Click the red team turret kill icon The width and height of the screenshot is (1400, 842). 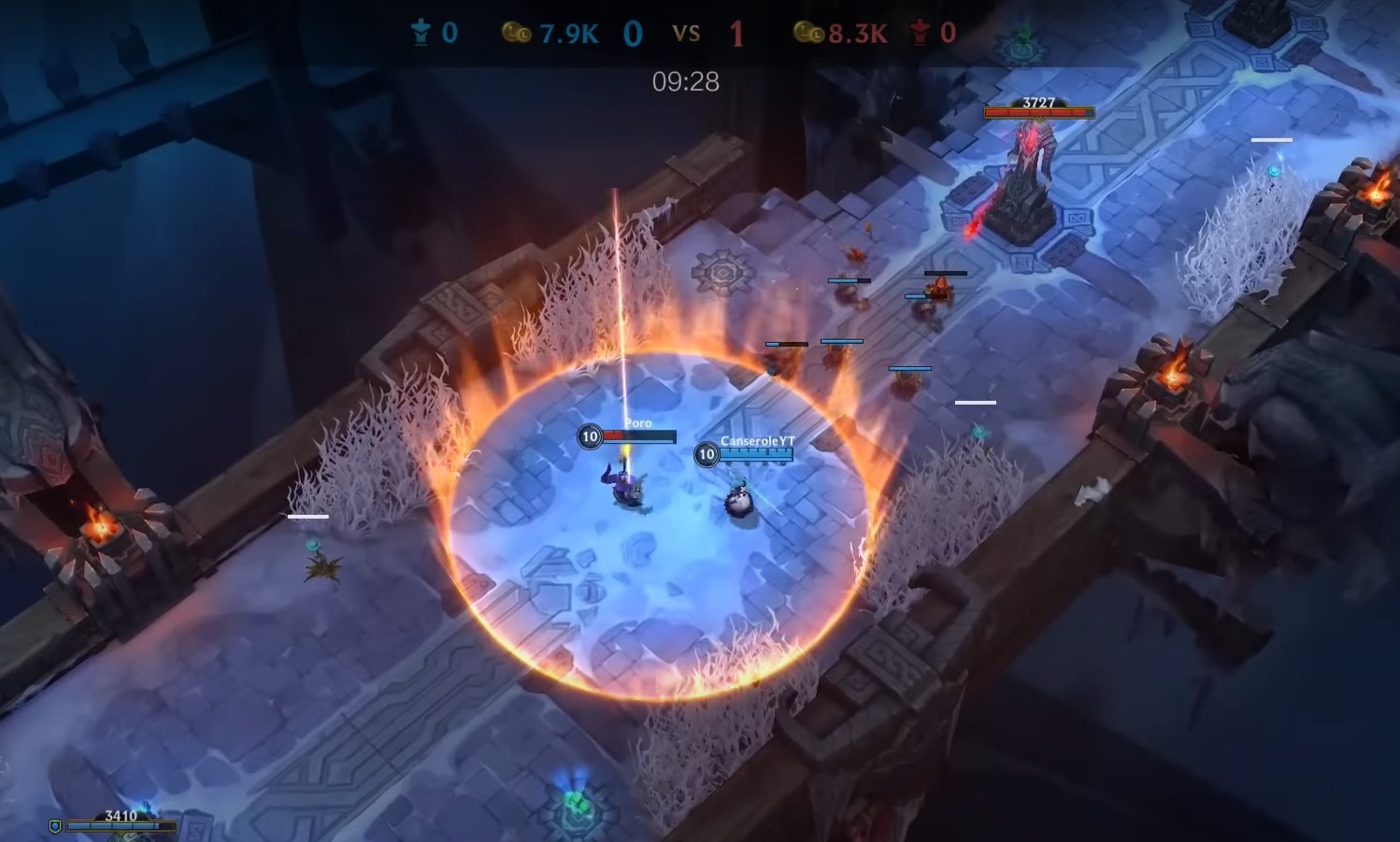(x=919, y=31)
